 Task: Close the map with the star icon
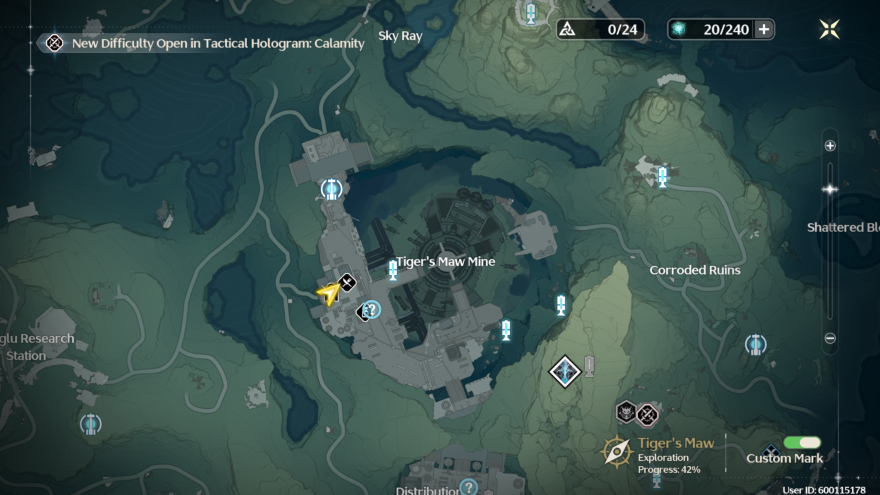[829, 29]
